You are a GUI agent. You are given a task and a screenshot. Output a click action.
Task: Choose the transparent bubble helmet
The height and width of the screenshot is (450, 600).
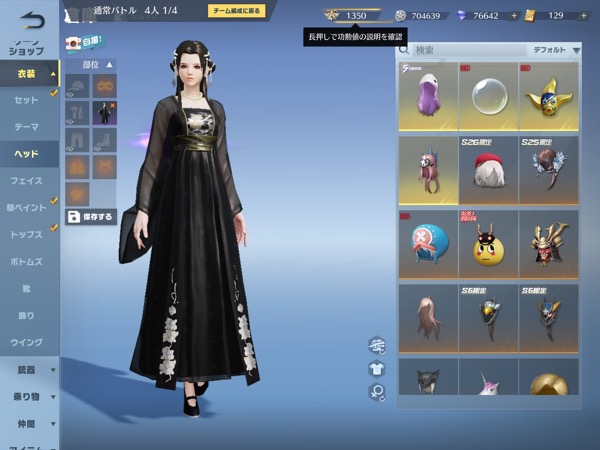click(488, 97)
